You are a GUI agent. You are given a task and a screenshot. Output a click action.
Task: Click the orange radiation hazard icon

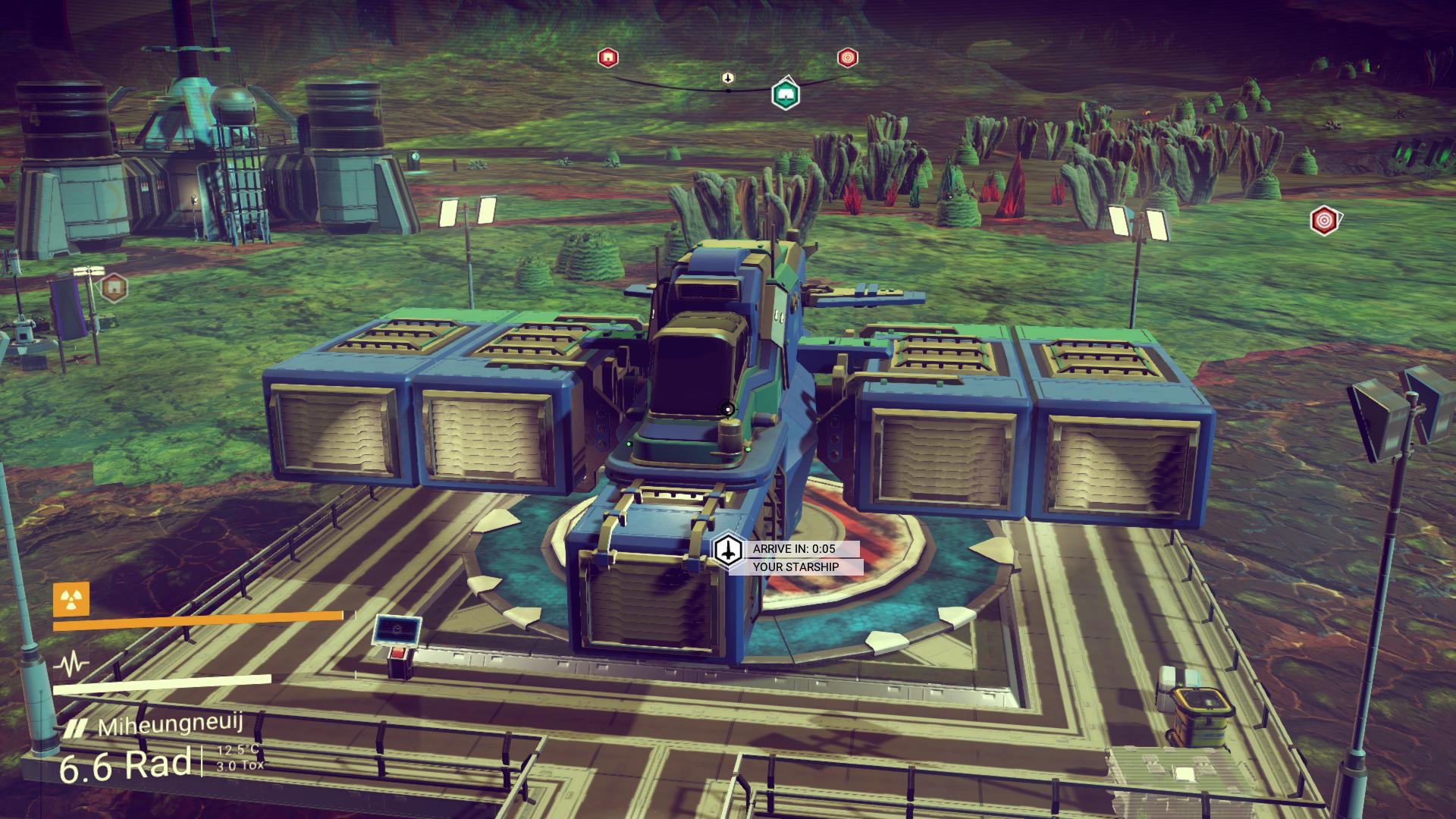coord(71,601)
